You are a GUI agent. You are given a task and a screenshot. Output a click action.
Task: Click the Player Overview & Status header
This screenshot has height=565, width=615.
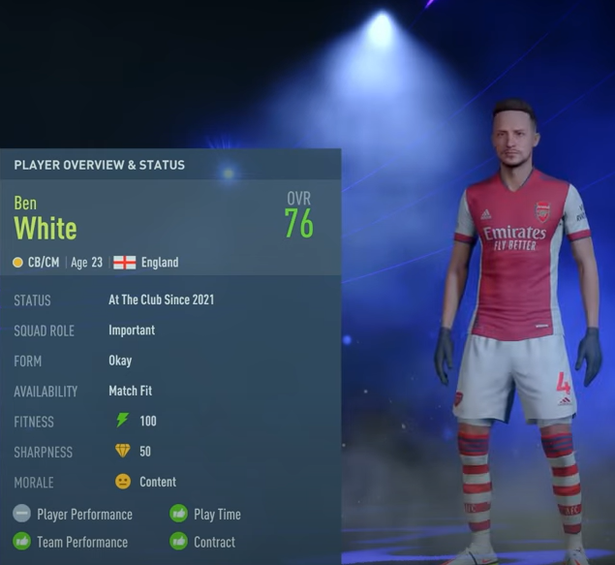coord(99,165)
